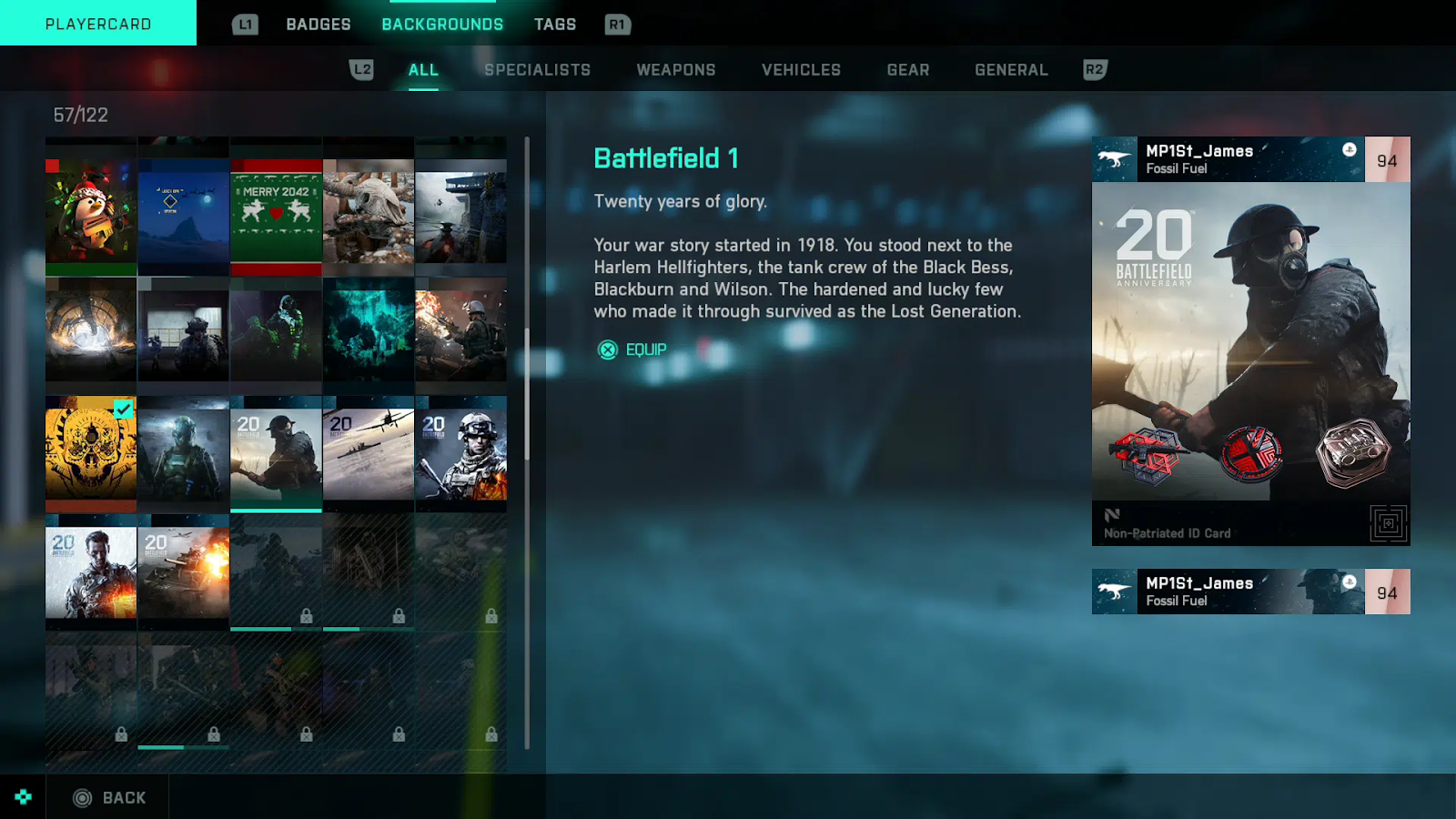Select the Backgrounds tab
Viewport: 1456px width, 819px height.
point(442,25)
